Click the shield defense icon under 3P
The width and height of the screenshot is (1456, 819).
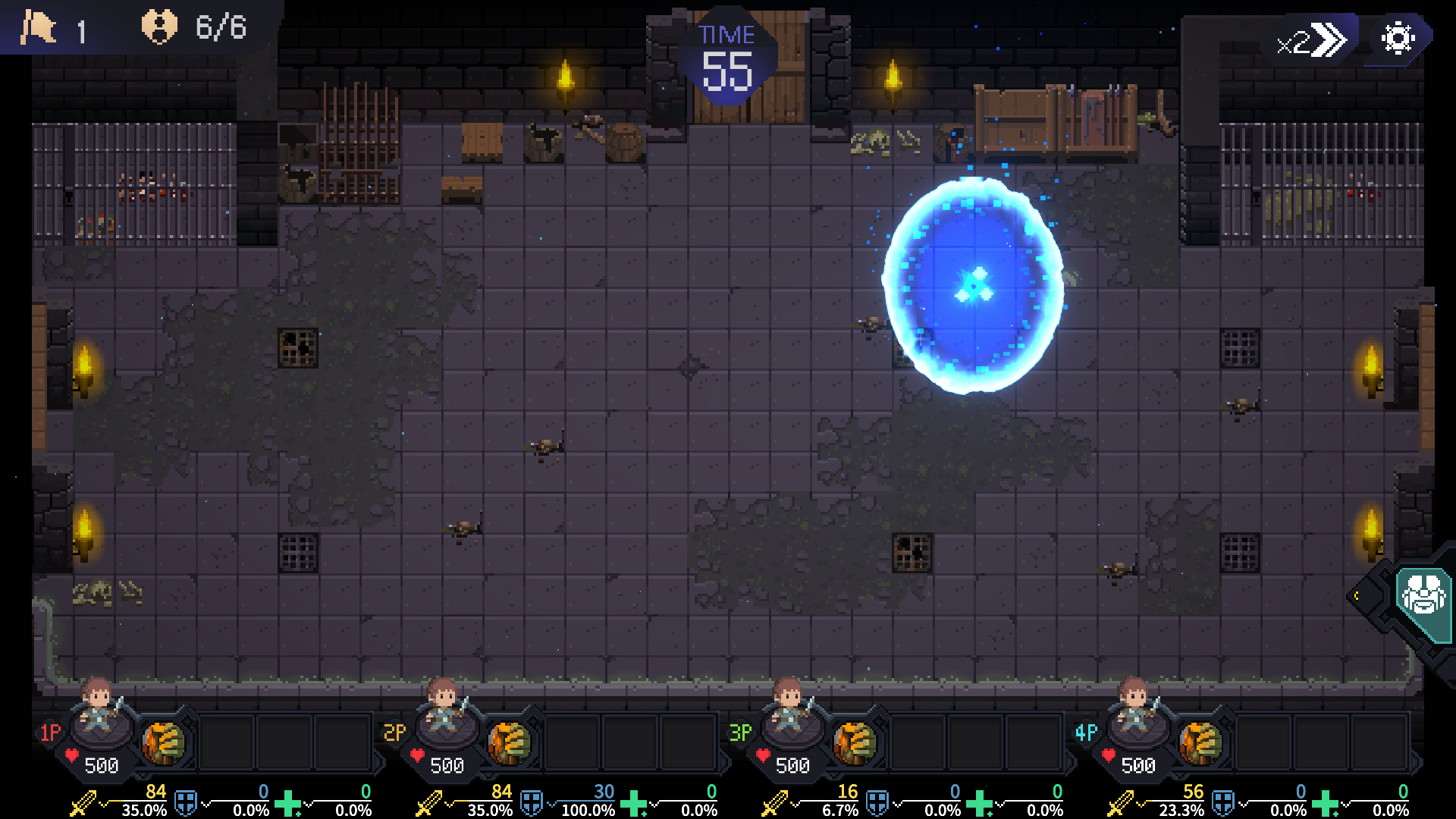point(877,802)
